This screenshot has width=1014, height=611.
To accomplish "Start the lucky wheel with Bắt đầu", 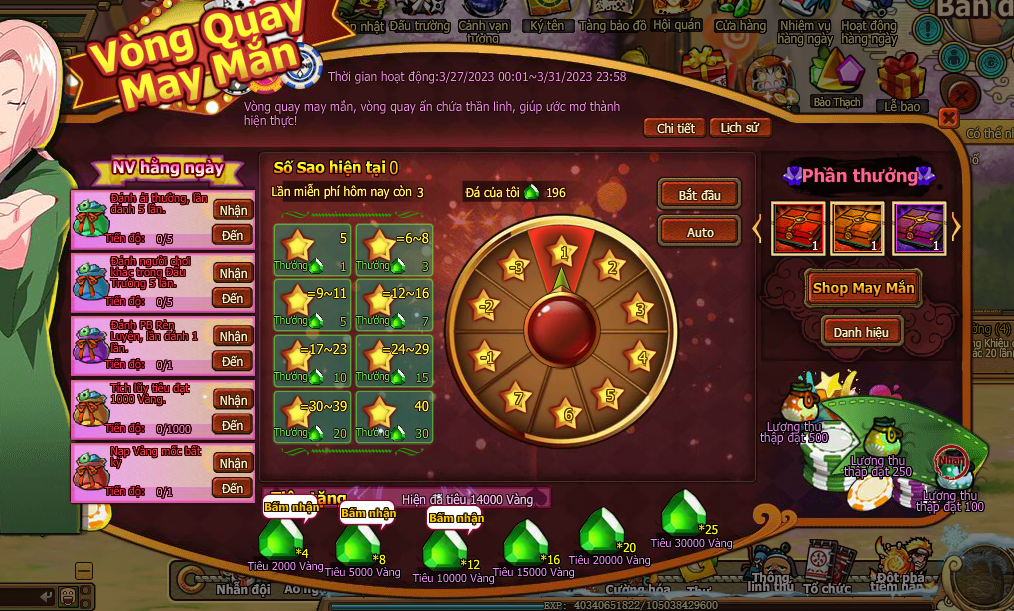I will tap(699, 195).
